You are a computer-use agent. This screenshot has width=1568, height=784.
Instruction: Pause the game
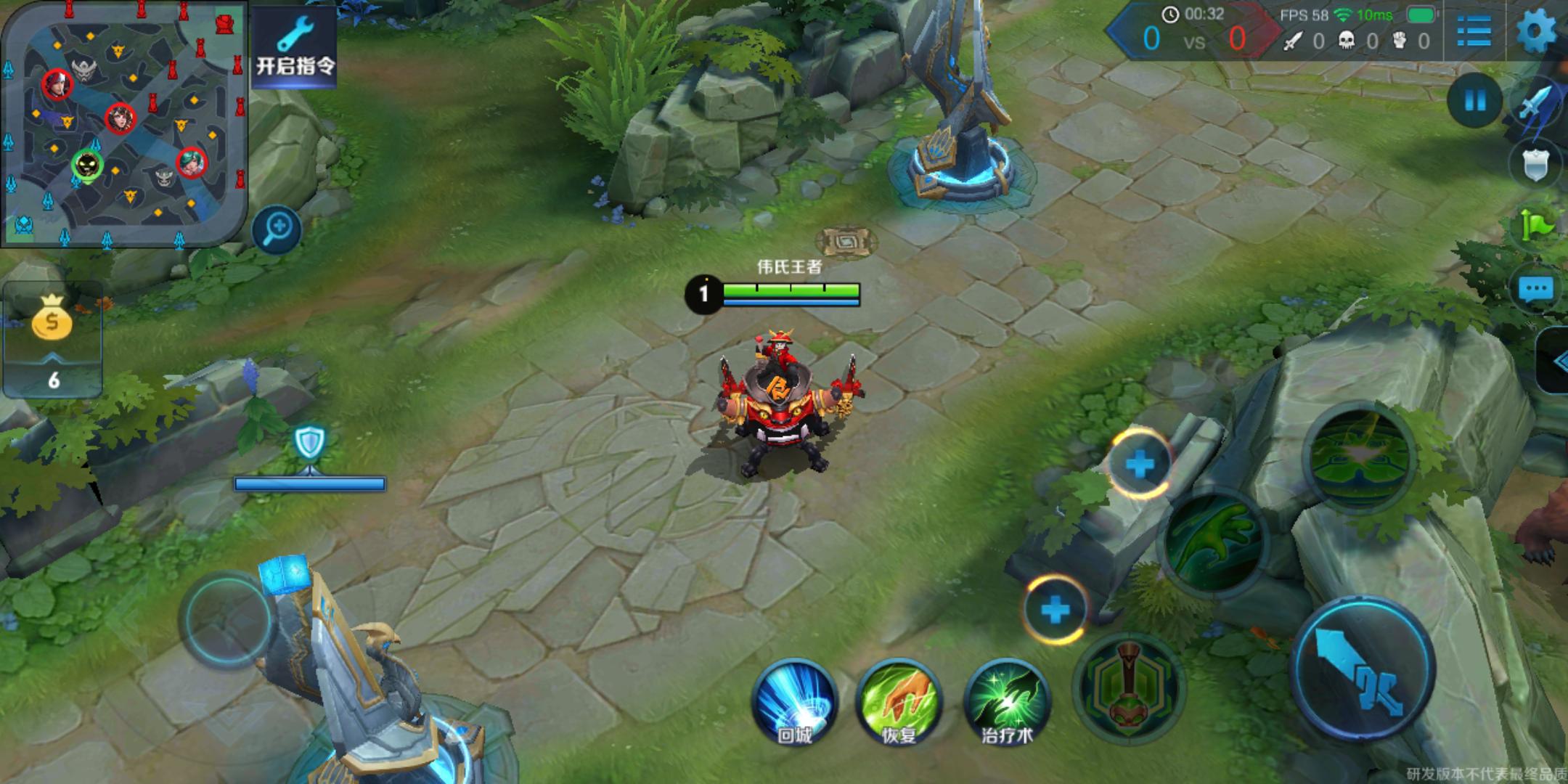pos(1474,101)
